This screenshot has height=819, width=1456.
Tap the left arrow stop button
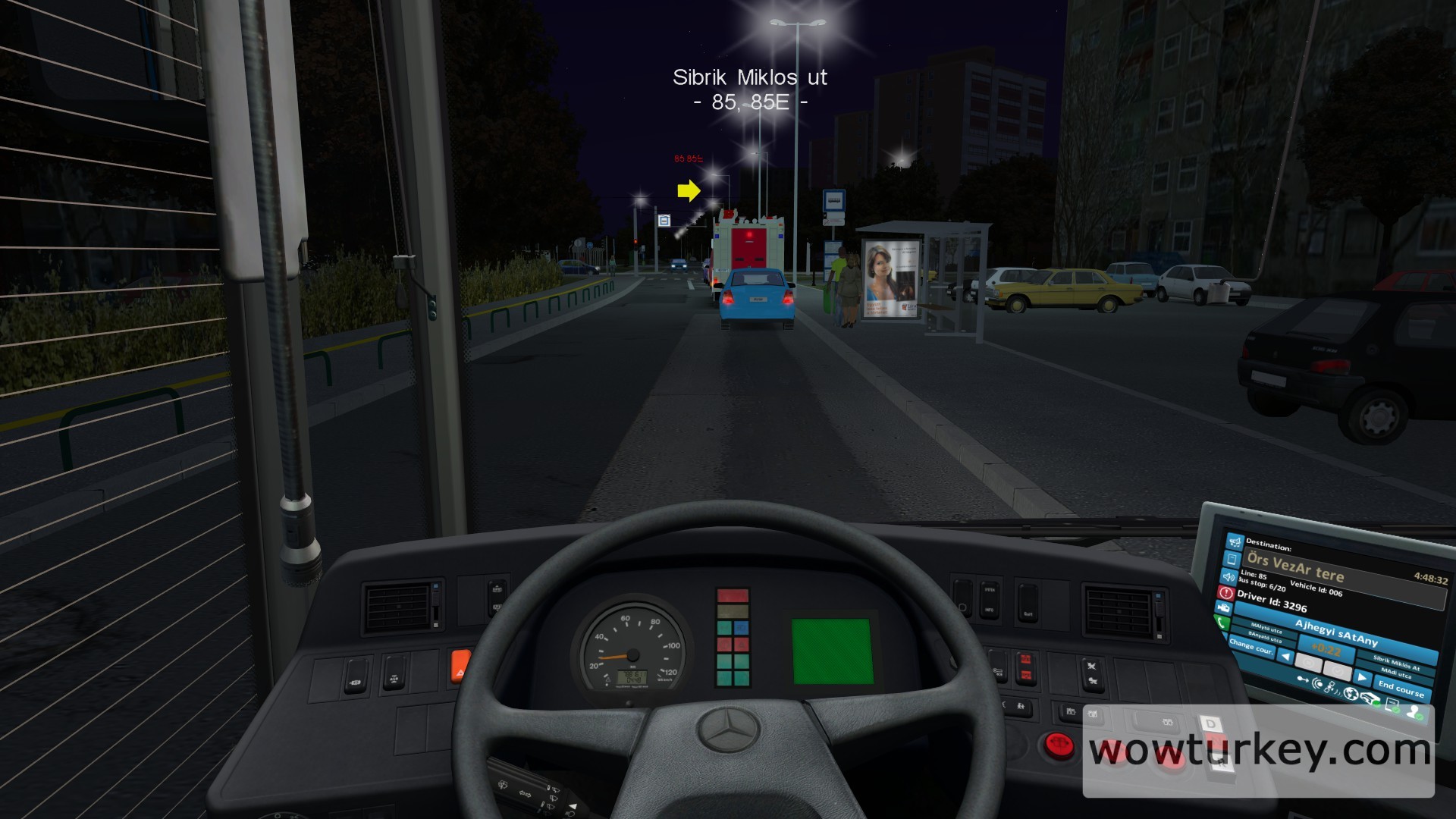[1285, 656]
